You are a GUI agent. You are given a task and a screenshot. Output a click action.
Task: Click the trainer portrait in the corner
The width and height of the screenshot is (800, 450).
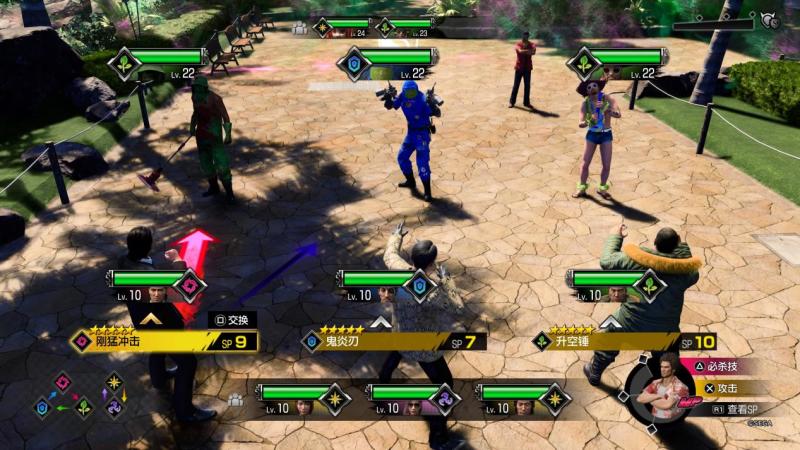661,386
